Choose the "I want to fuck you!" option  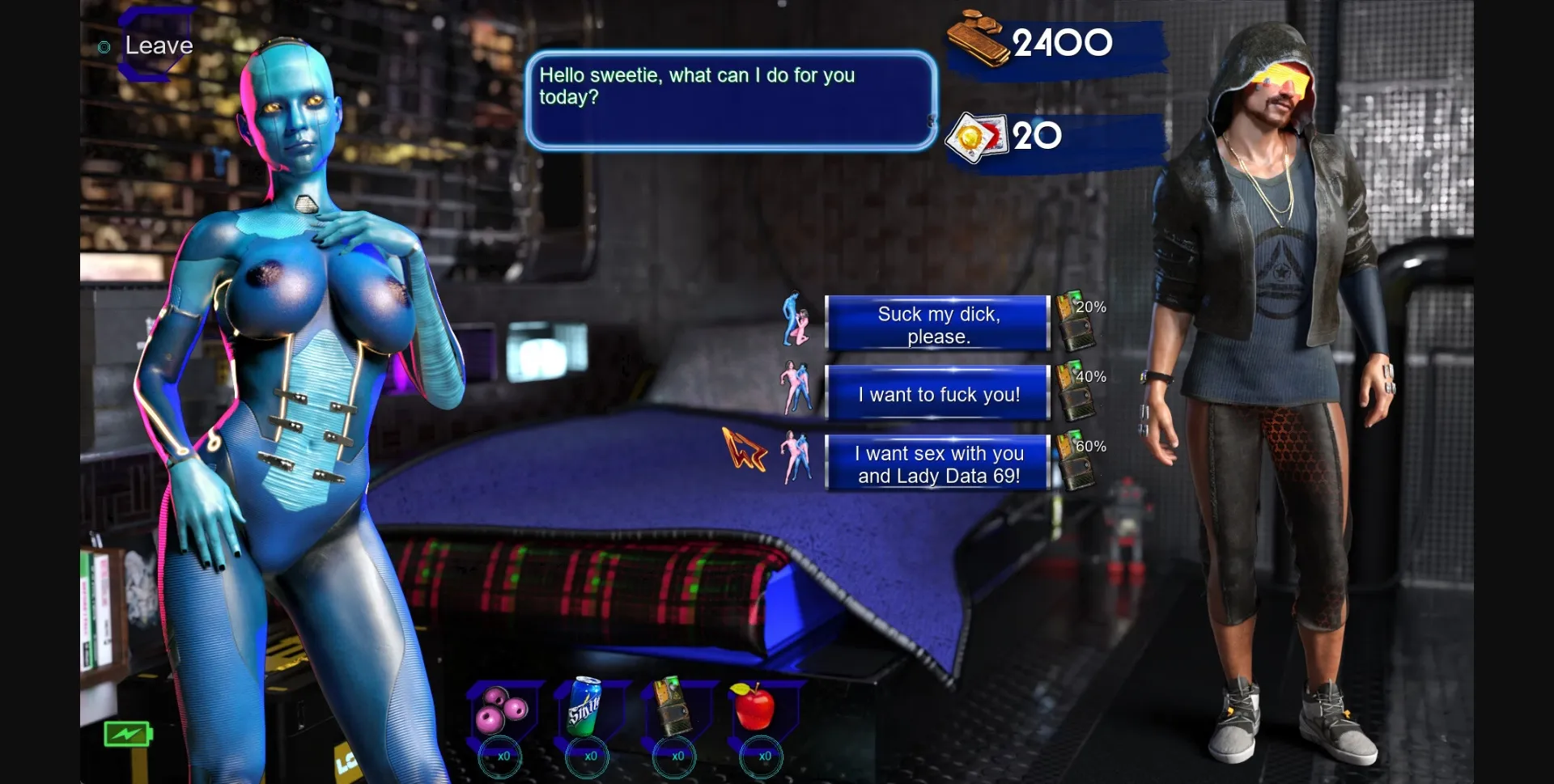[x=938, y=394]
